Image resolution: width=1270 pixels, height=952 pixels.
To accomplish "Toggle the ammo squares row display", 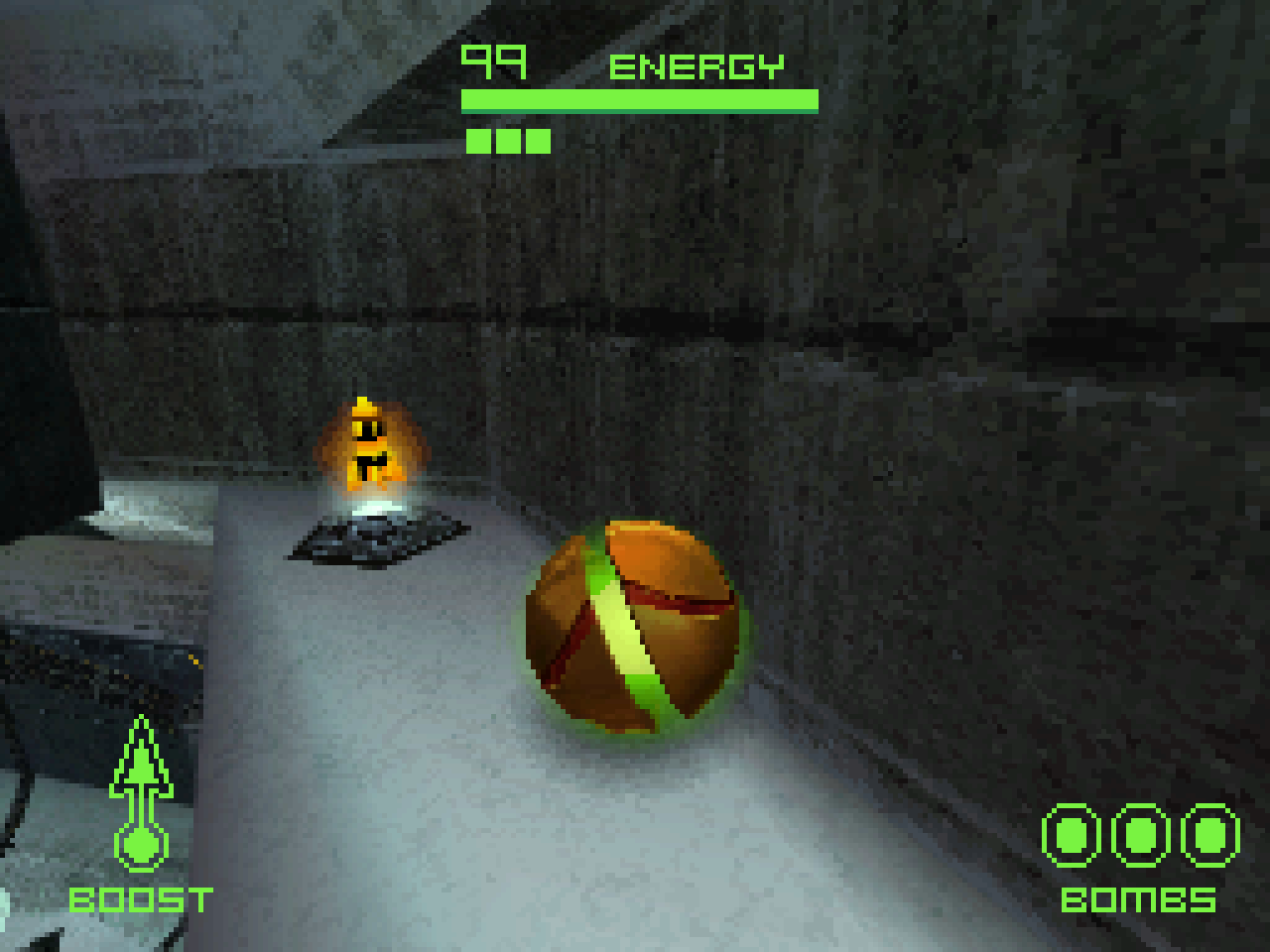I will 506,141.
